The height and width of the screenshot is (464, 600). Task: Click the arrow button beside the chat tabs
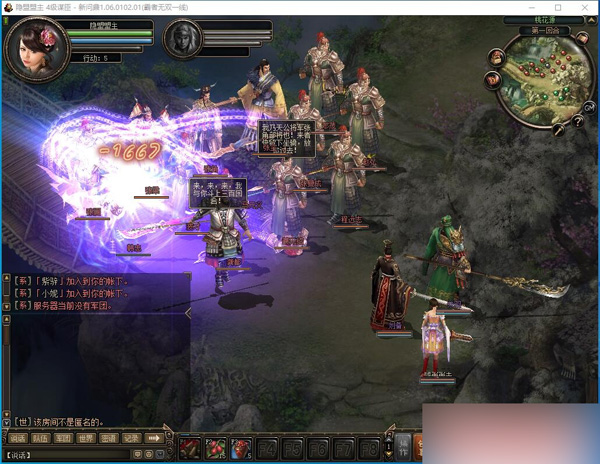coord(155,437)
